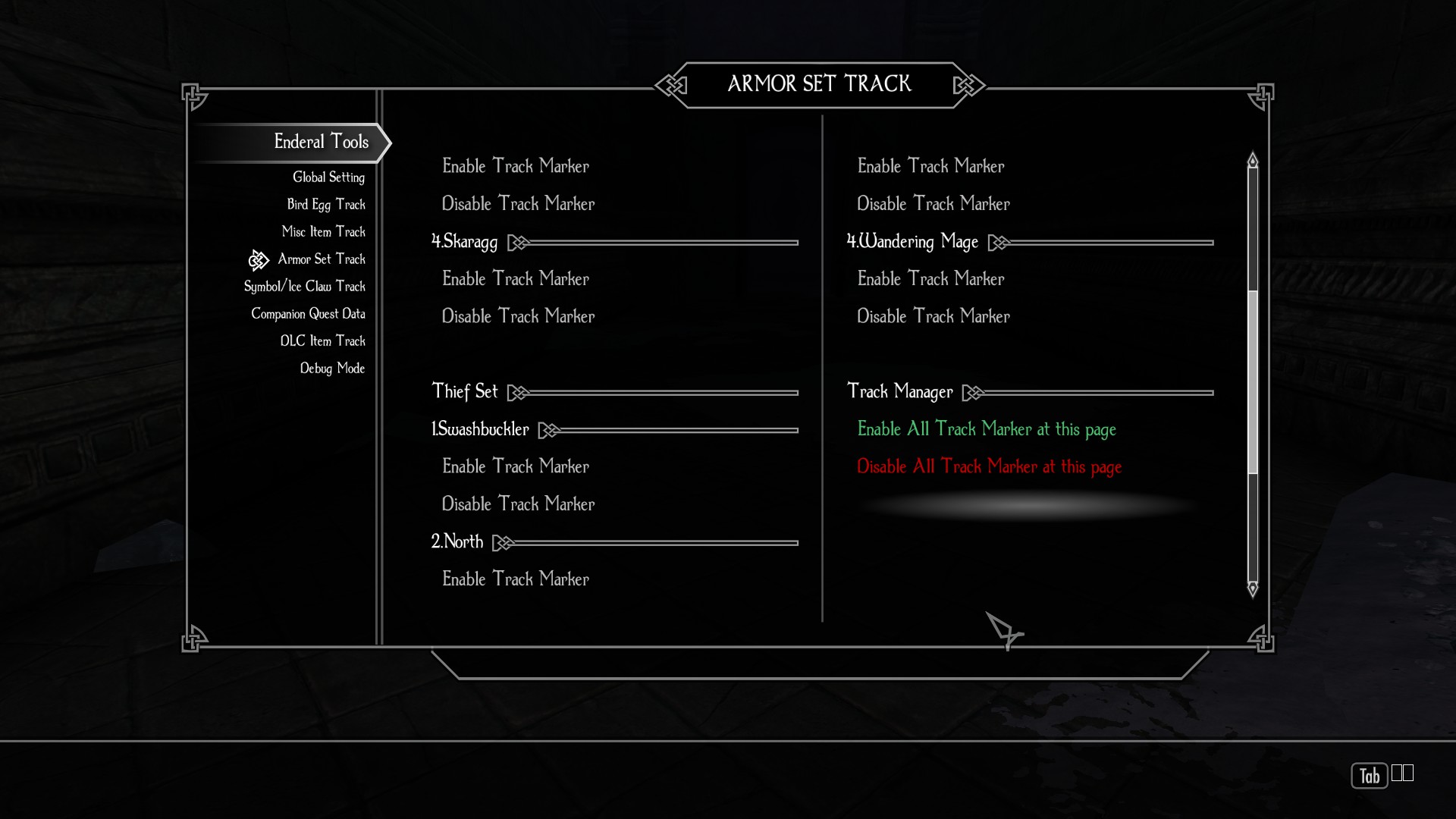The width and height of the screenshot is (1456, 819).
Task: Choose the DLC Item Track page
Action: 322,341
